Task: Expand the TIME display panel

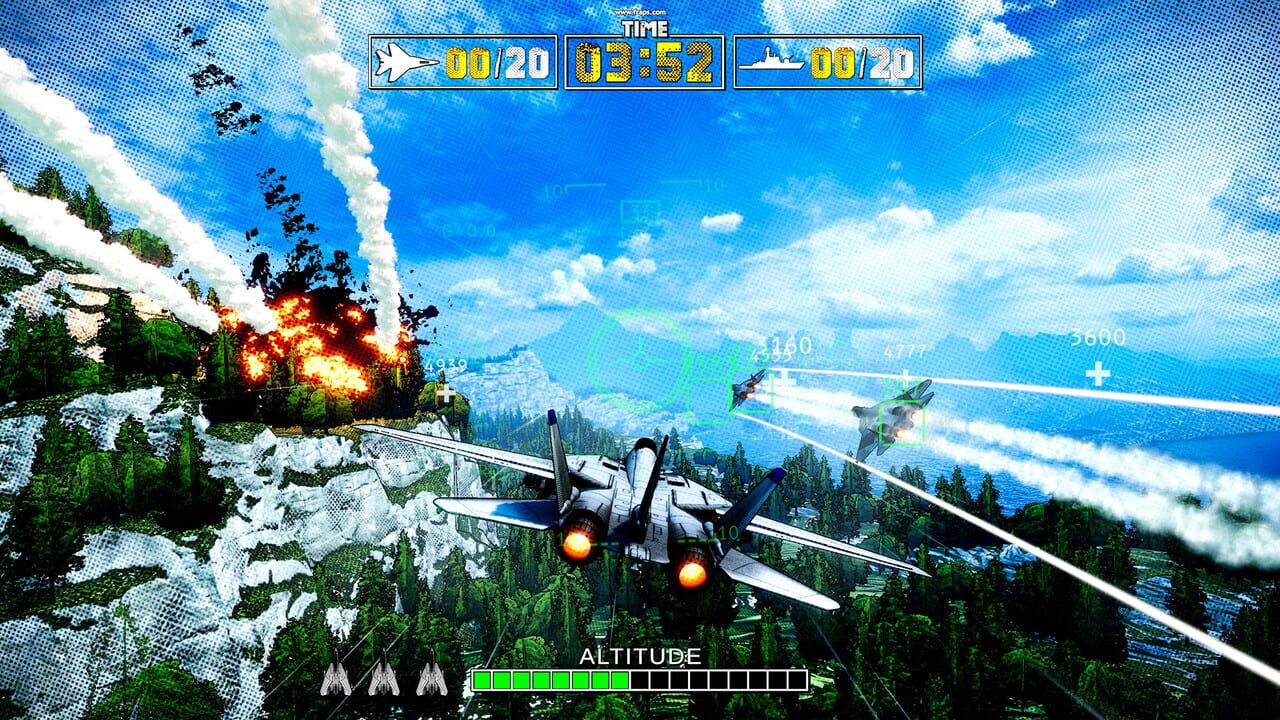Action: click(644, 62)
